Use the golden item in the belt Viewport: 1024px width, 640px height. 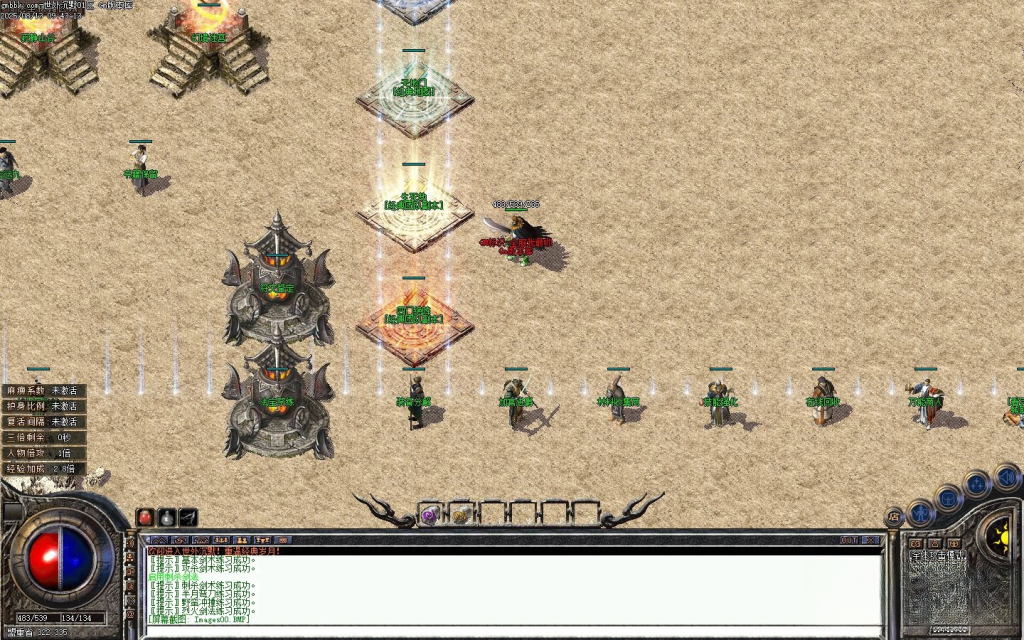(461, 515)
